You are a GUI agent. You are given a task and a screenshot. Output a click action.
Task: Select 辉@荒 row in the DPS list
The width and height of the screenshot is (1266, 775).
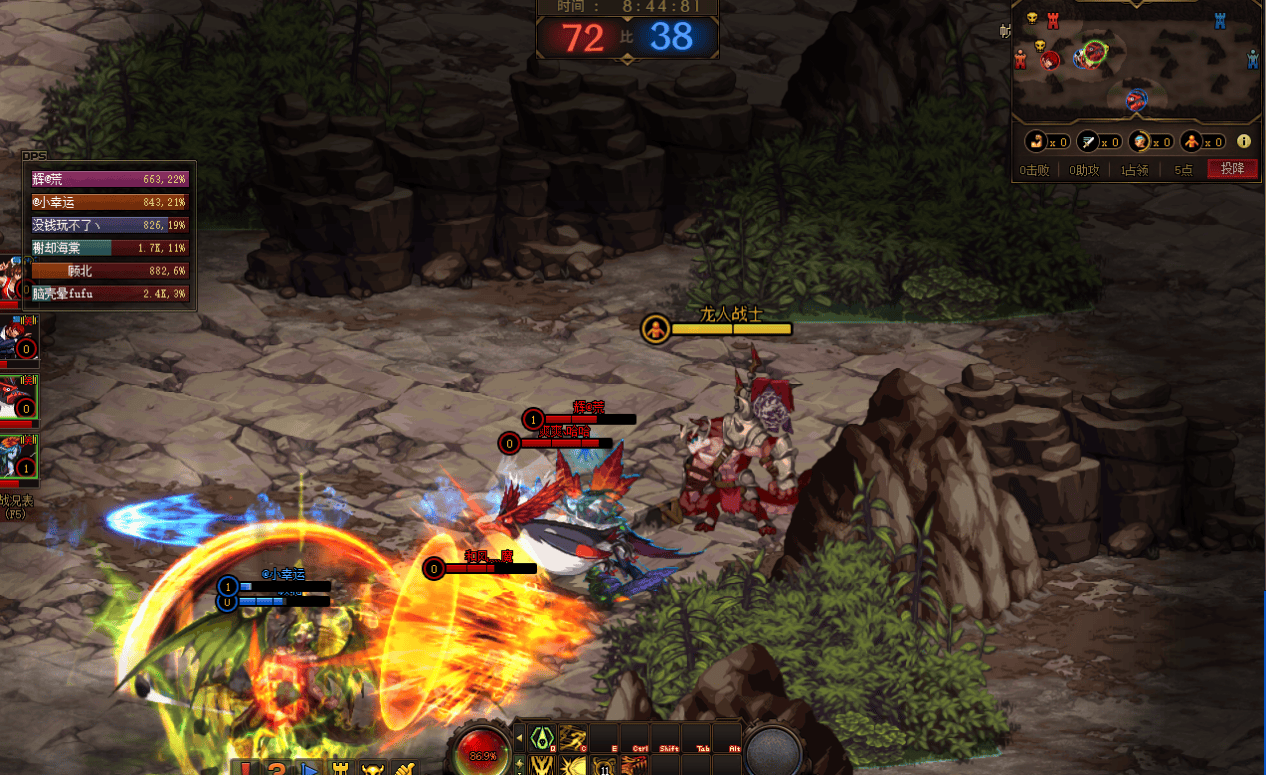coord(110,179)
